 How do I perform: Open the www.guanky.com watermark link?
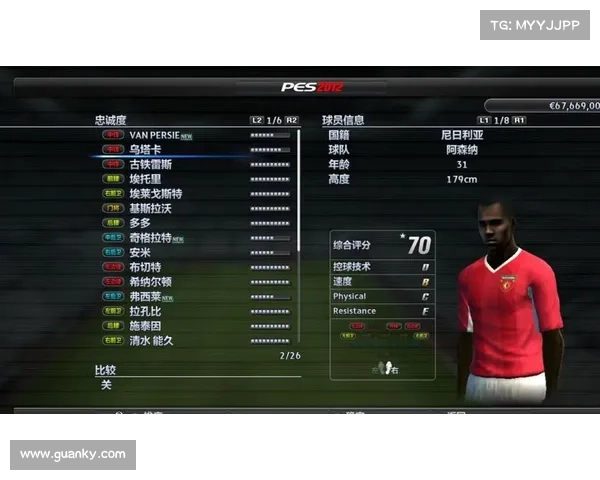tap(72, 454)
